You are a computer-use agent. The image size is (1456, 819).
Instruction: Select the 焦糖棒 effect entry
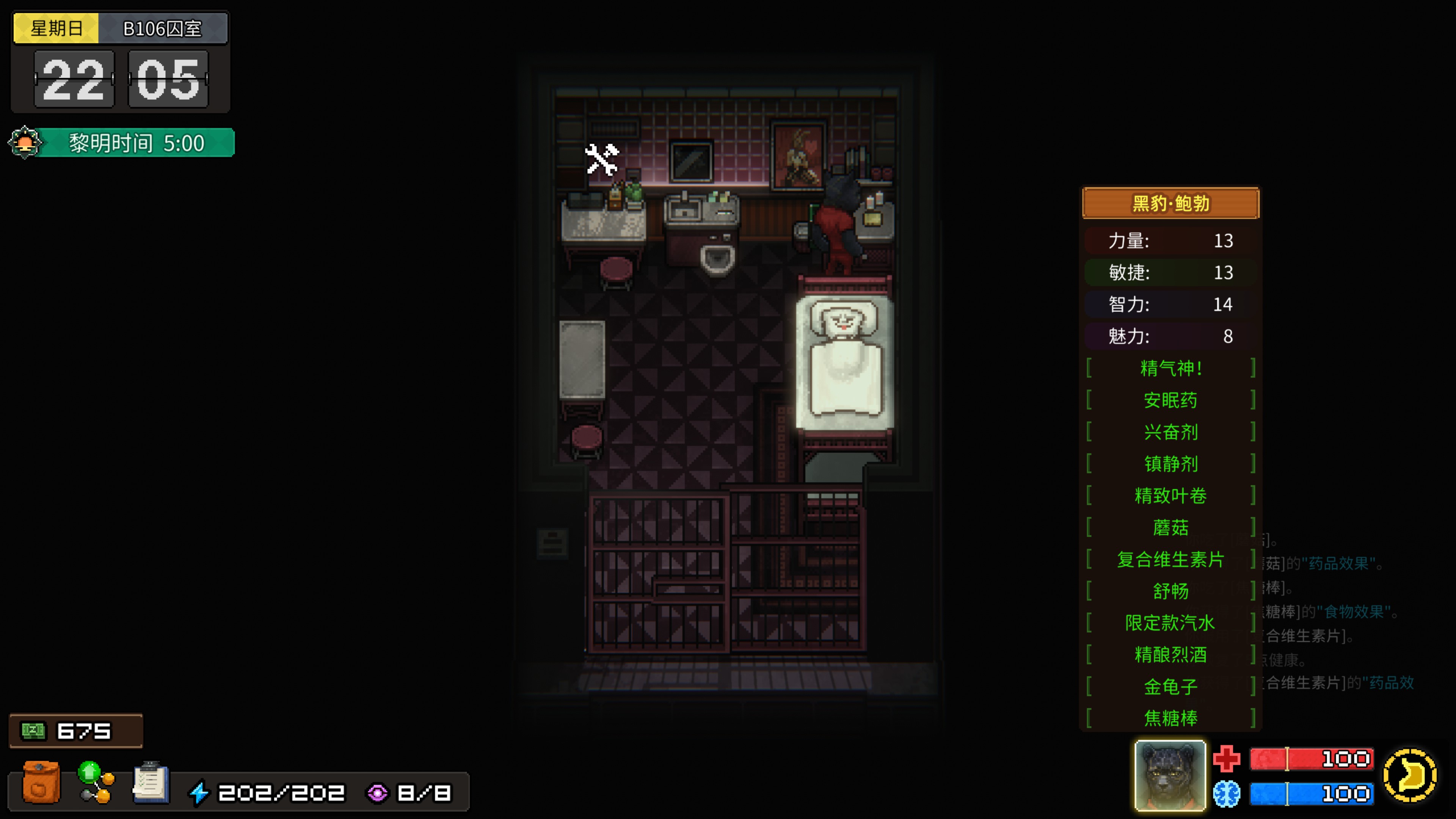point(1170,719)
